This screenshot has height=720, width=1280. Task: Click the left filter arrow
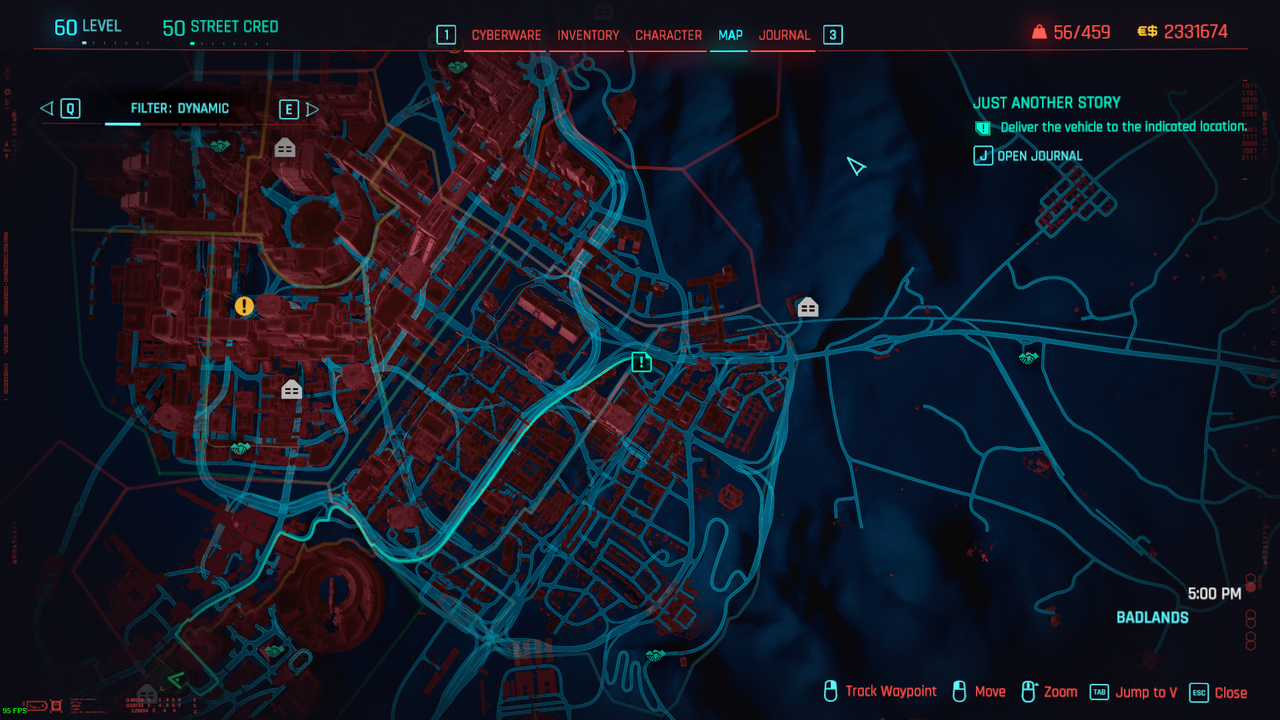pyautogui.click(x=47, y=109)
